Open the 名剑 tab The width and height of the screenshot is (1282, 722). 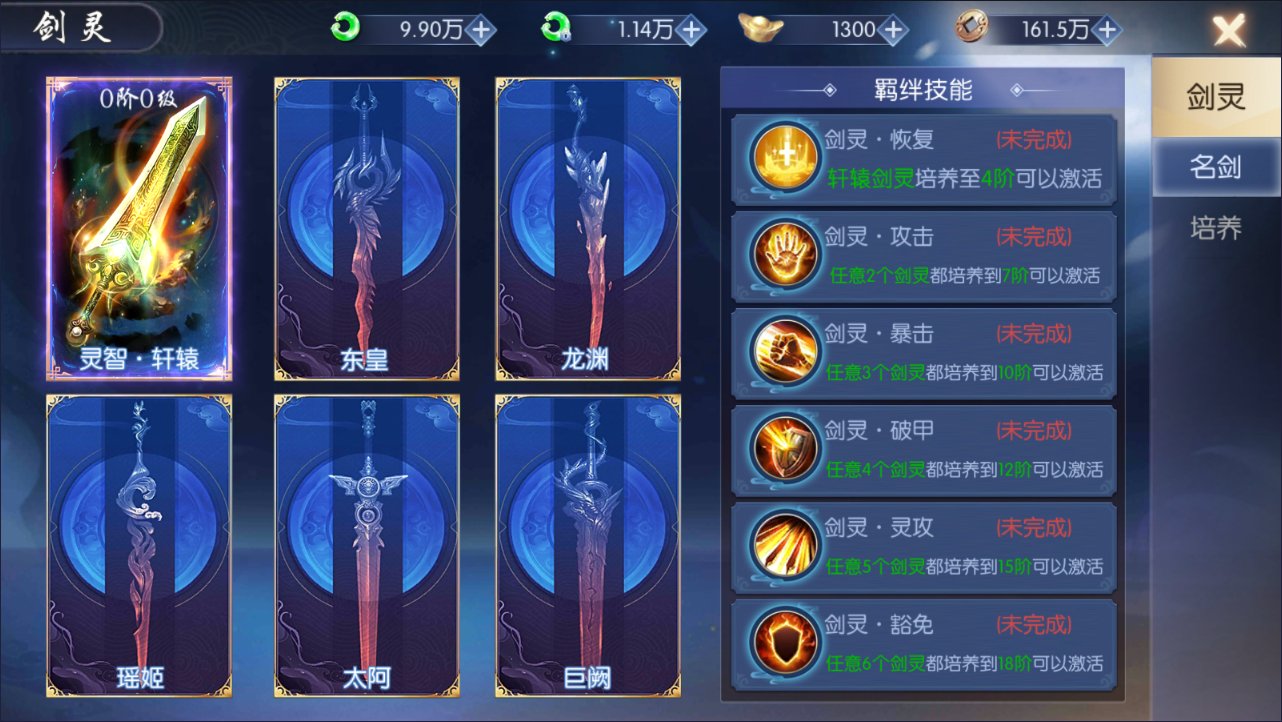[1215, 167]
